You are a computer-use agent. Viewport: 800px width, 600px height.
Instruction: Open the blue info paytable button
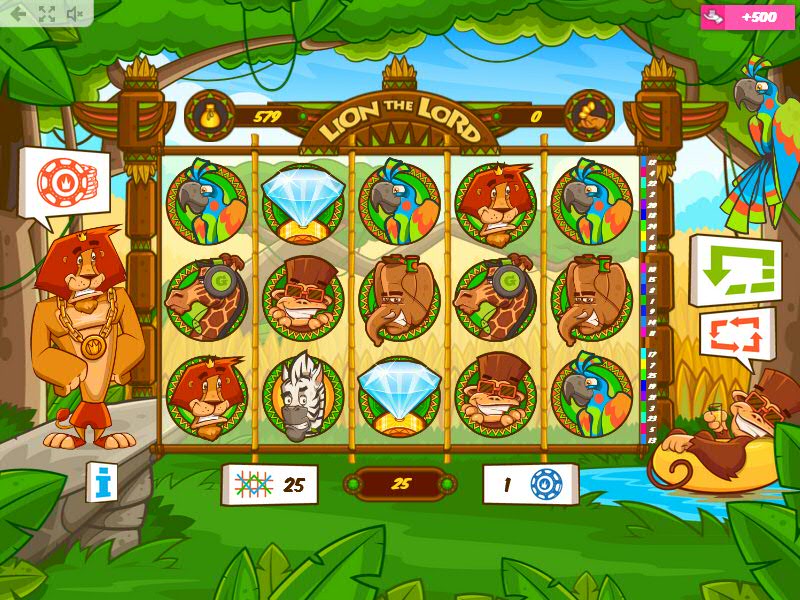pyautogui.click(x=101, y=482)
